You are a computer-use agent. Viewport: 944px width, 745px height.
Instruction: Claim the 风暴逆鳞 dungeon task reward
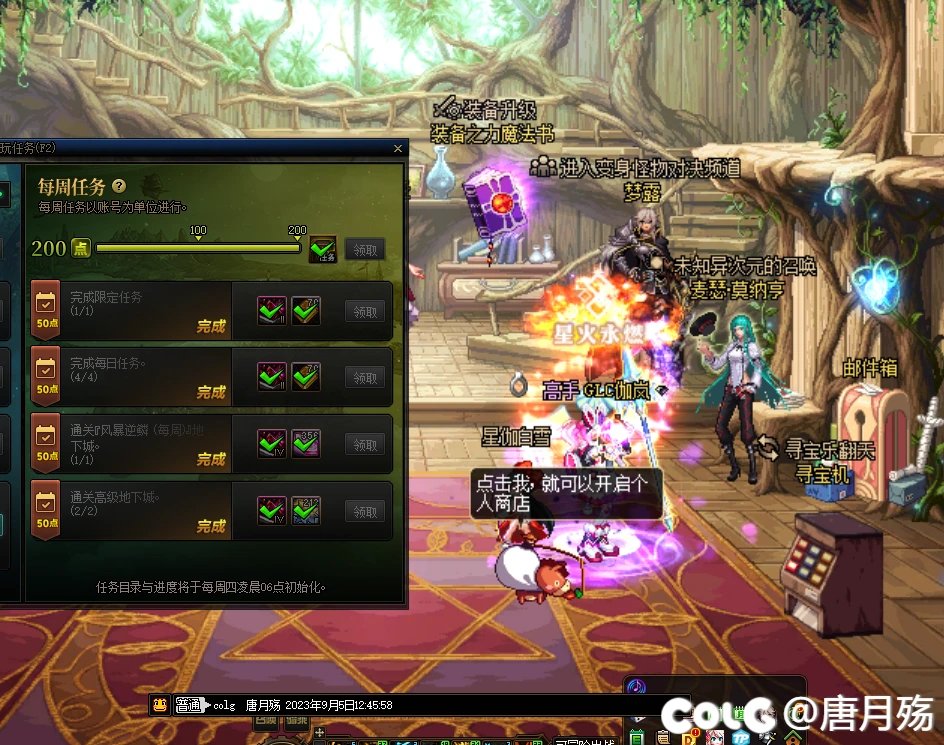(x=365, y=444)
